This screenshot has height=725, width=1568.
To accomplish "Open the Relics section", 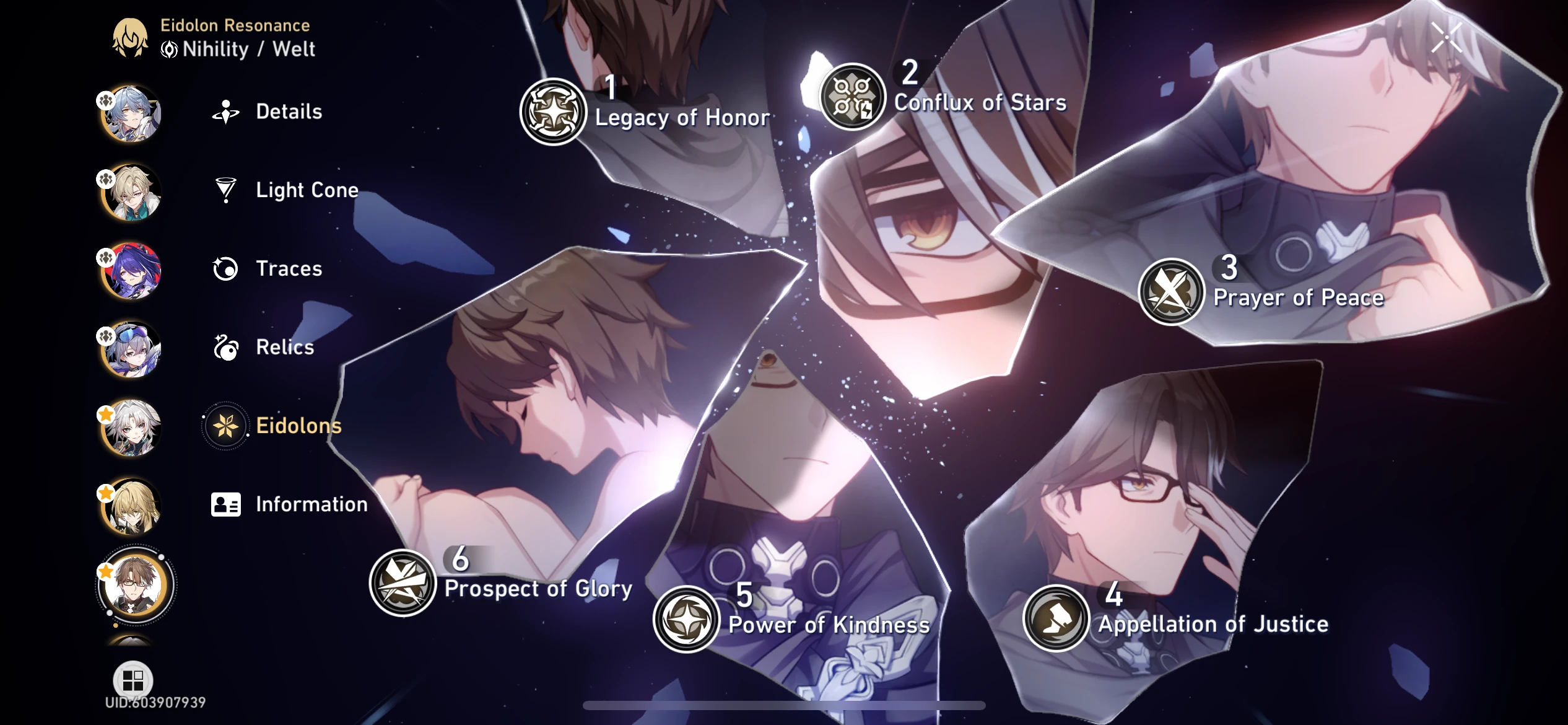I will click(283, 348).
